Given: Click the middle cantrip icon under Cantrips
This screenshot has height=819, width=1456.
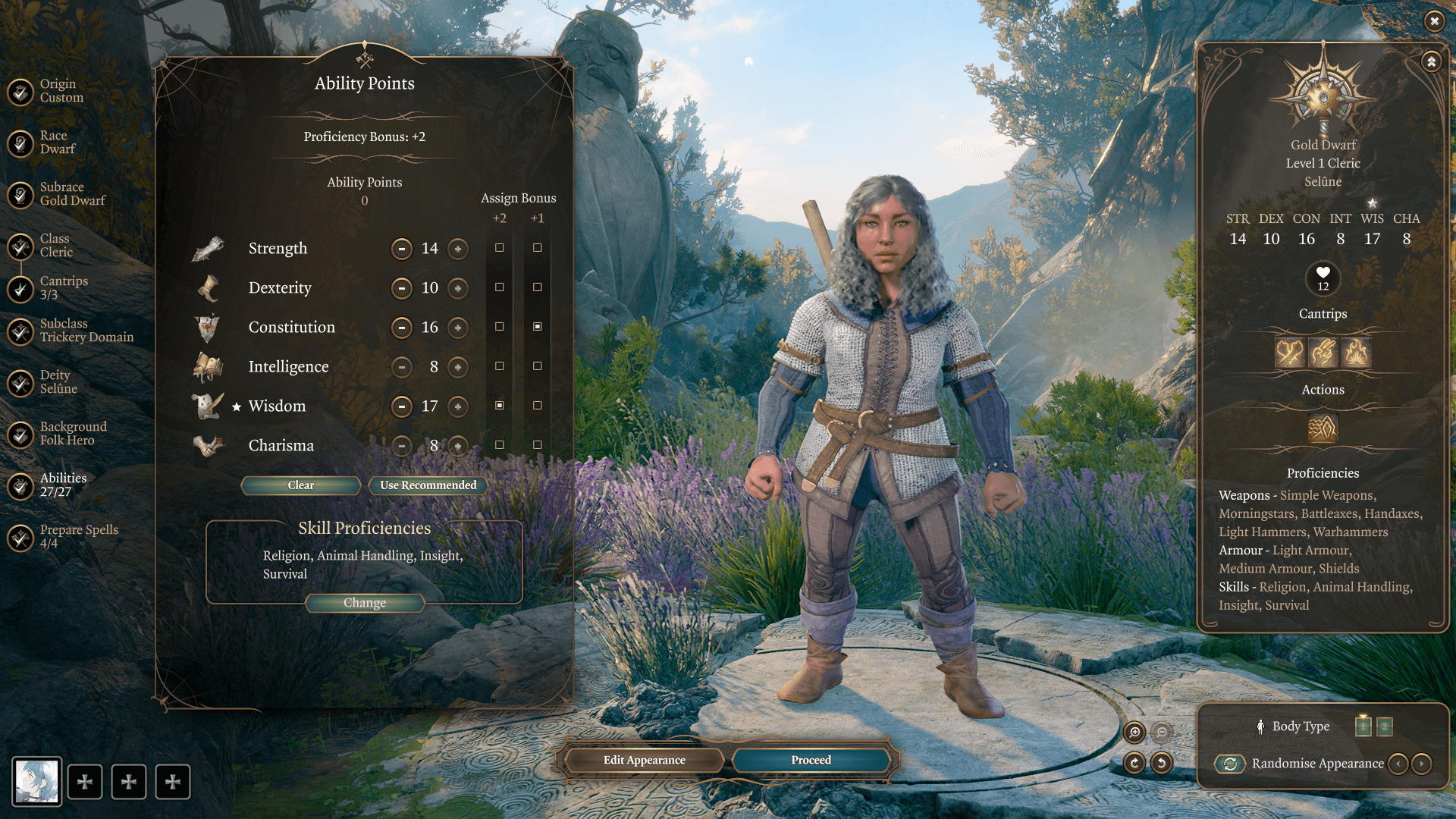Looking at the screenshot, I should click(x=1323, y=353).
